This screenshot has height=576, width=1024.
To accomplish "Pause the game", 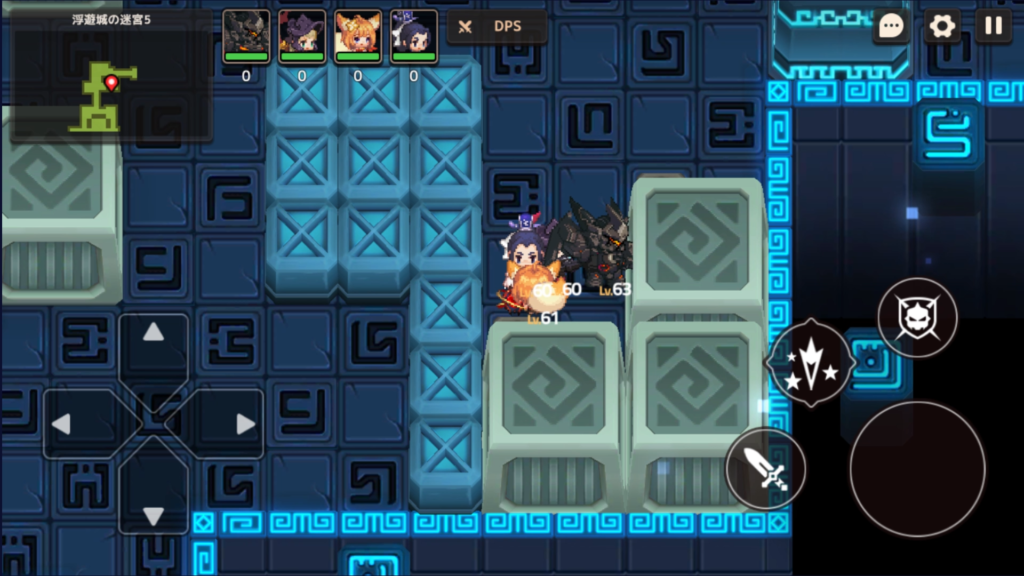I will [993, 26].
